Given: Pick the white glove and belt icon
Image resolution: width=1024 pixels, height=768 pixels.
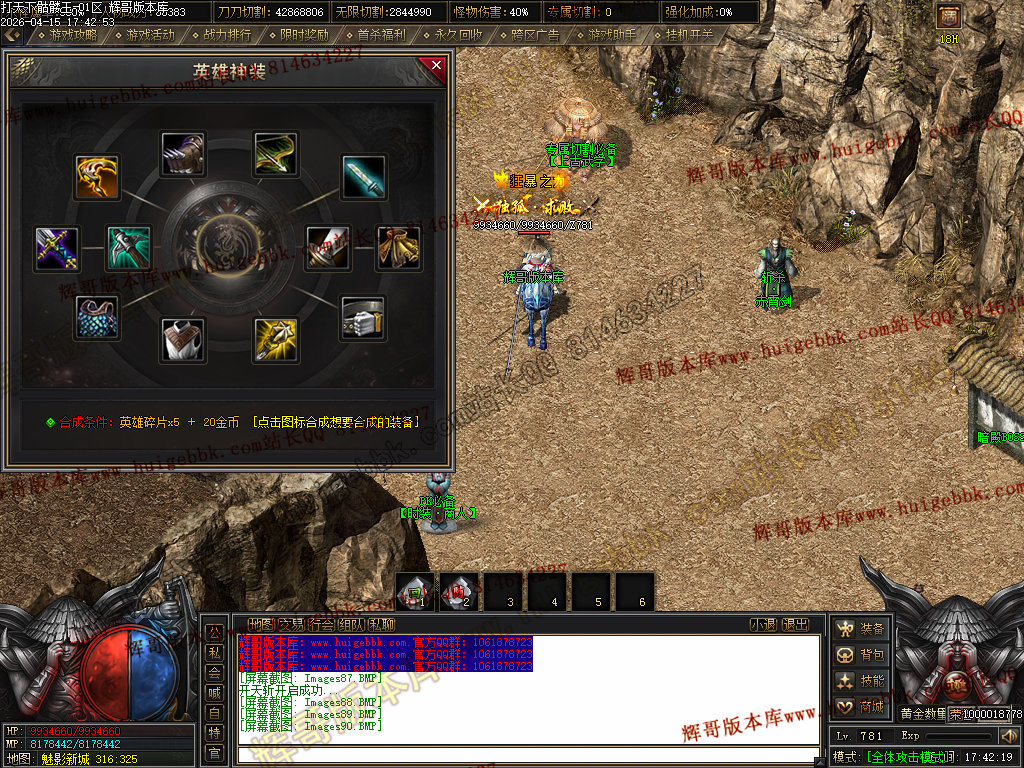Looking at the screenshot, I should 363,319.
